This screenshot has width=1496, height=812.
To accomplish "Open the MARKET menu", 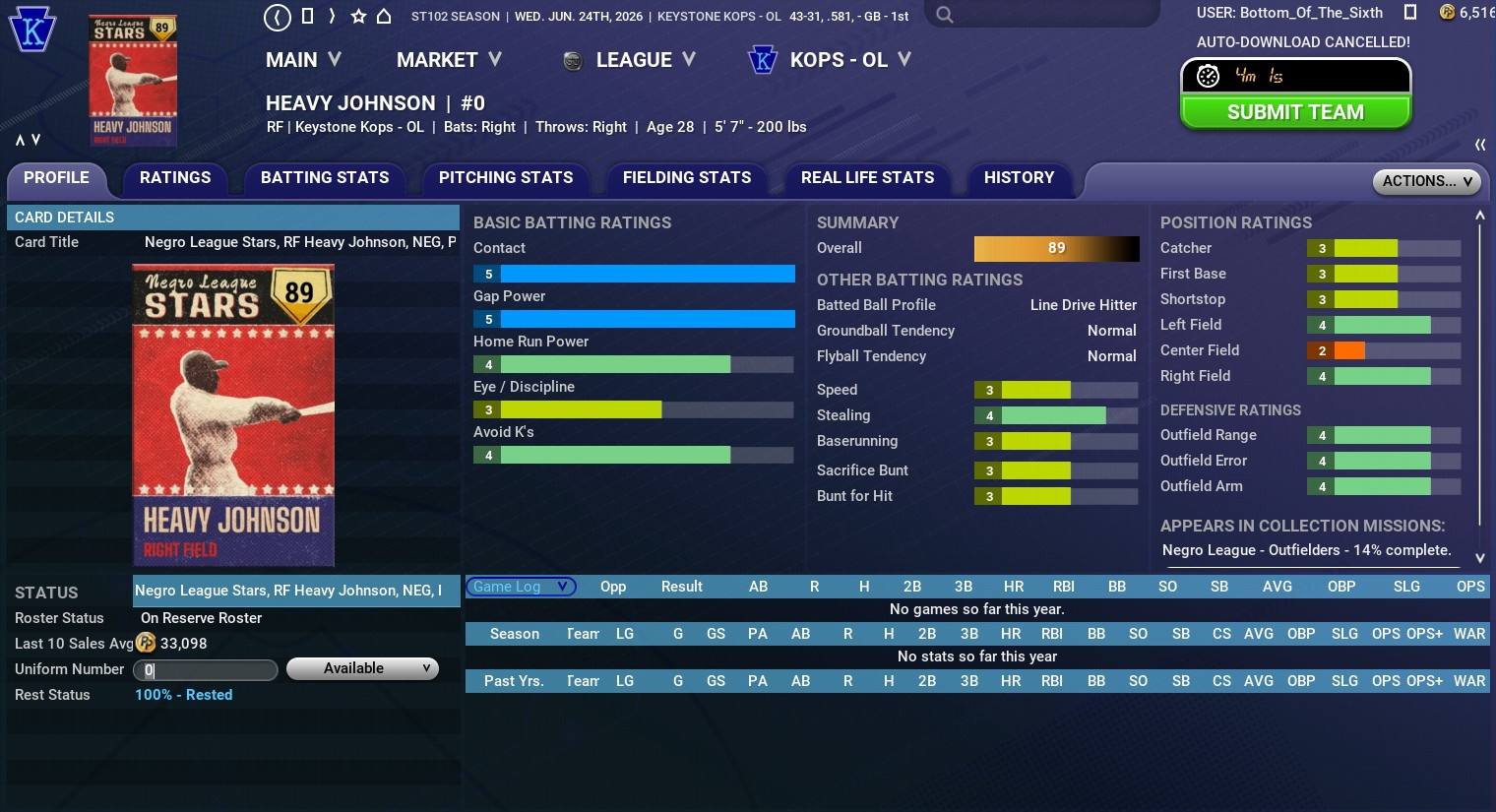I will coord(449,60).
